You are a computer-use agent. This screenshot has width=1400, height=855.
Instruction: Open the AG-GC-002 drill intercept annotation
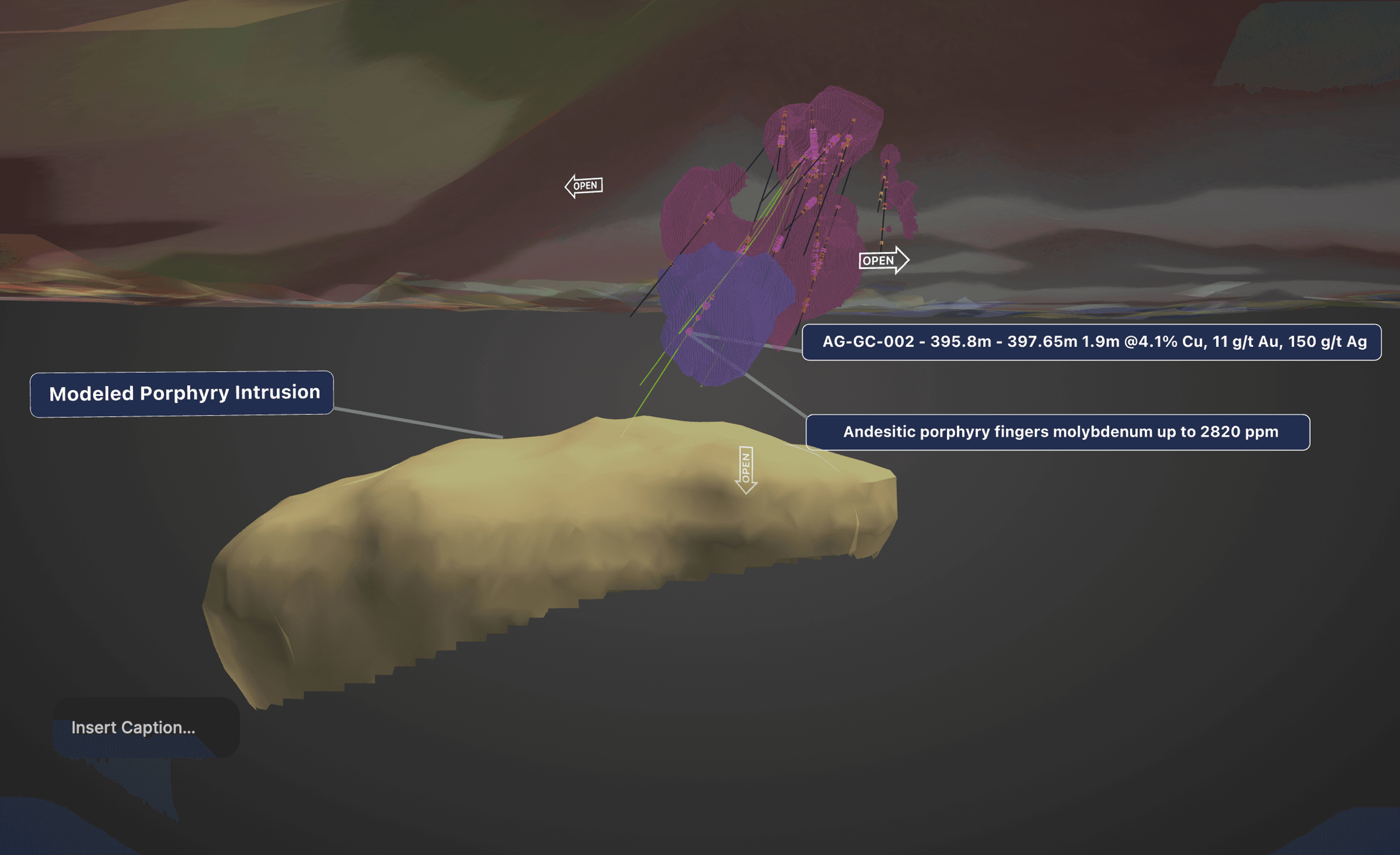coord(1091,342)
